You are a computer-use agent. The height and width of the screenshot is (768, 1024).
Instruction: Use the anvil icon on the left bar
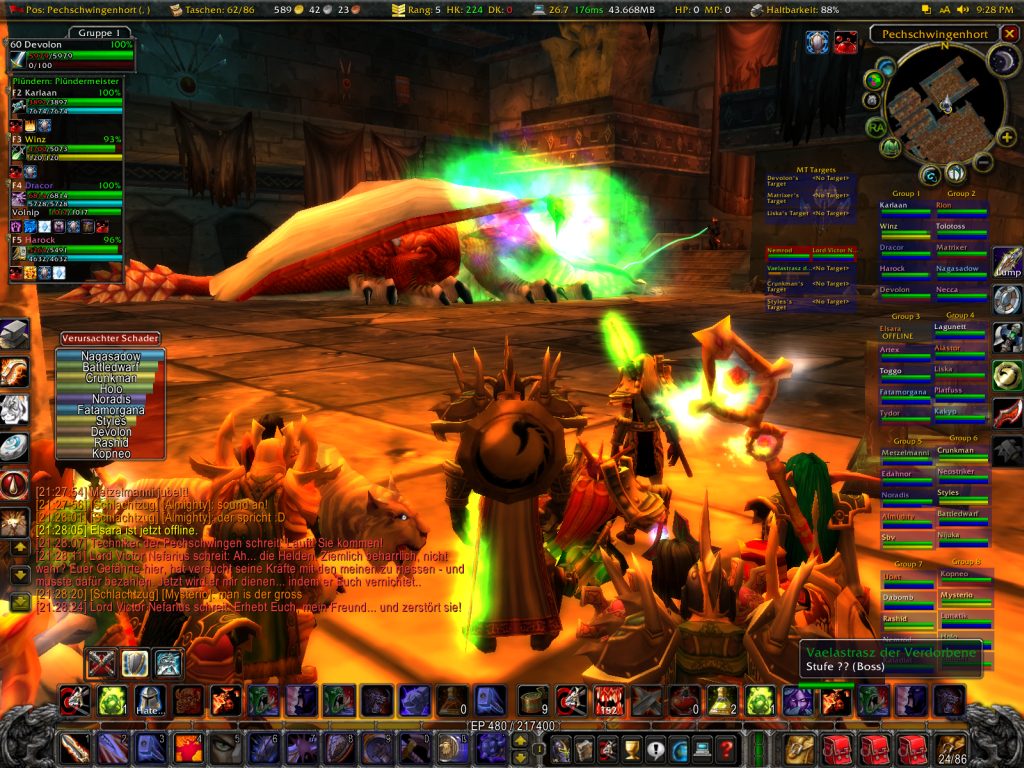(14, 334)
